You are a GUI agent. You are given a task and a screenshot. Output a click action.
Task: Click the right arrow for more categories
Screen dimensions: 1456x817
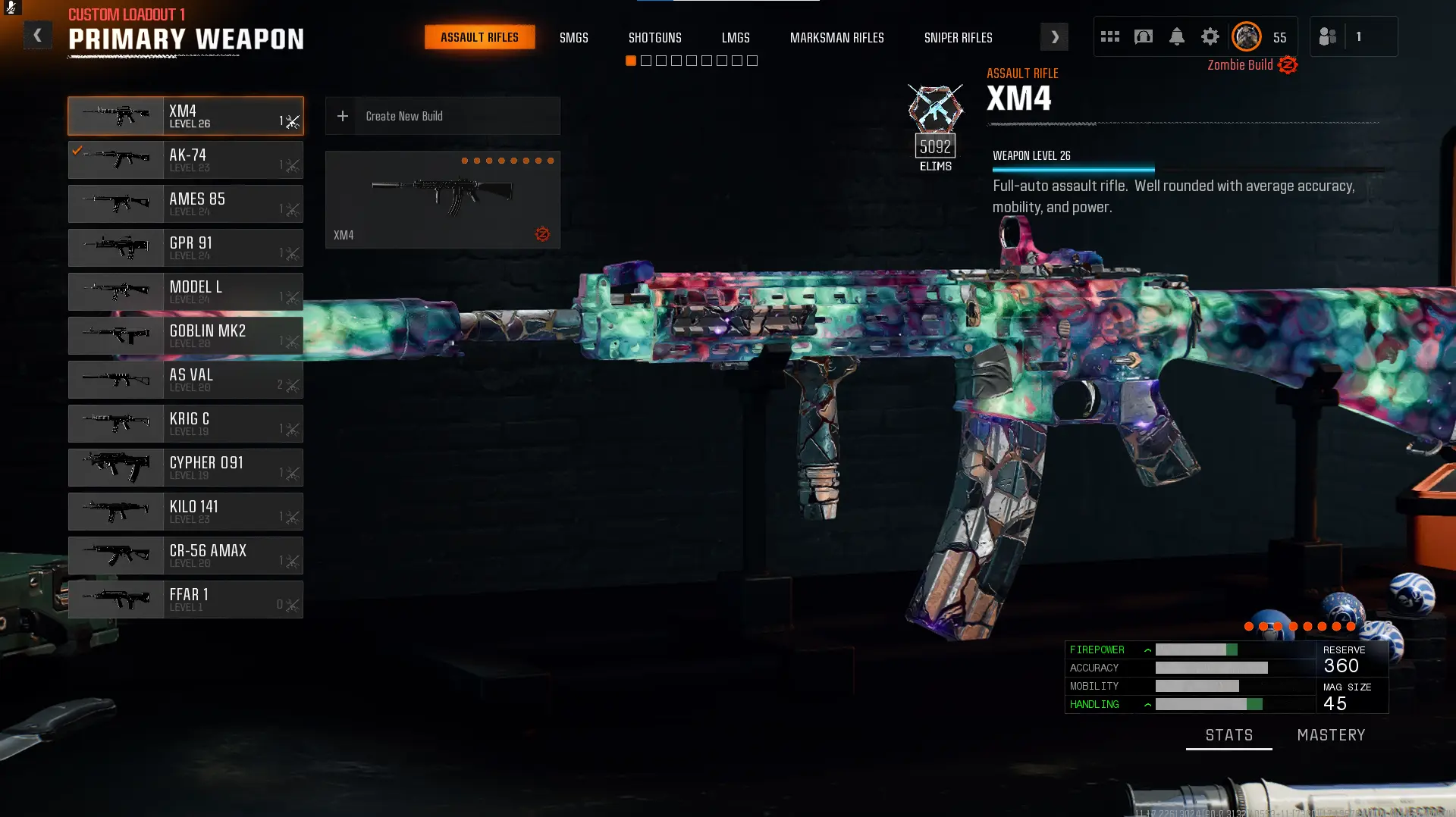click(1054, 37)
